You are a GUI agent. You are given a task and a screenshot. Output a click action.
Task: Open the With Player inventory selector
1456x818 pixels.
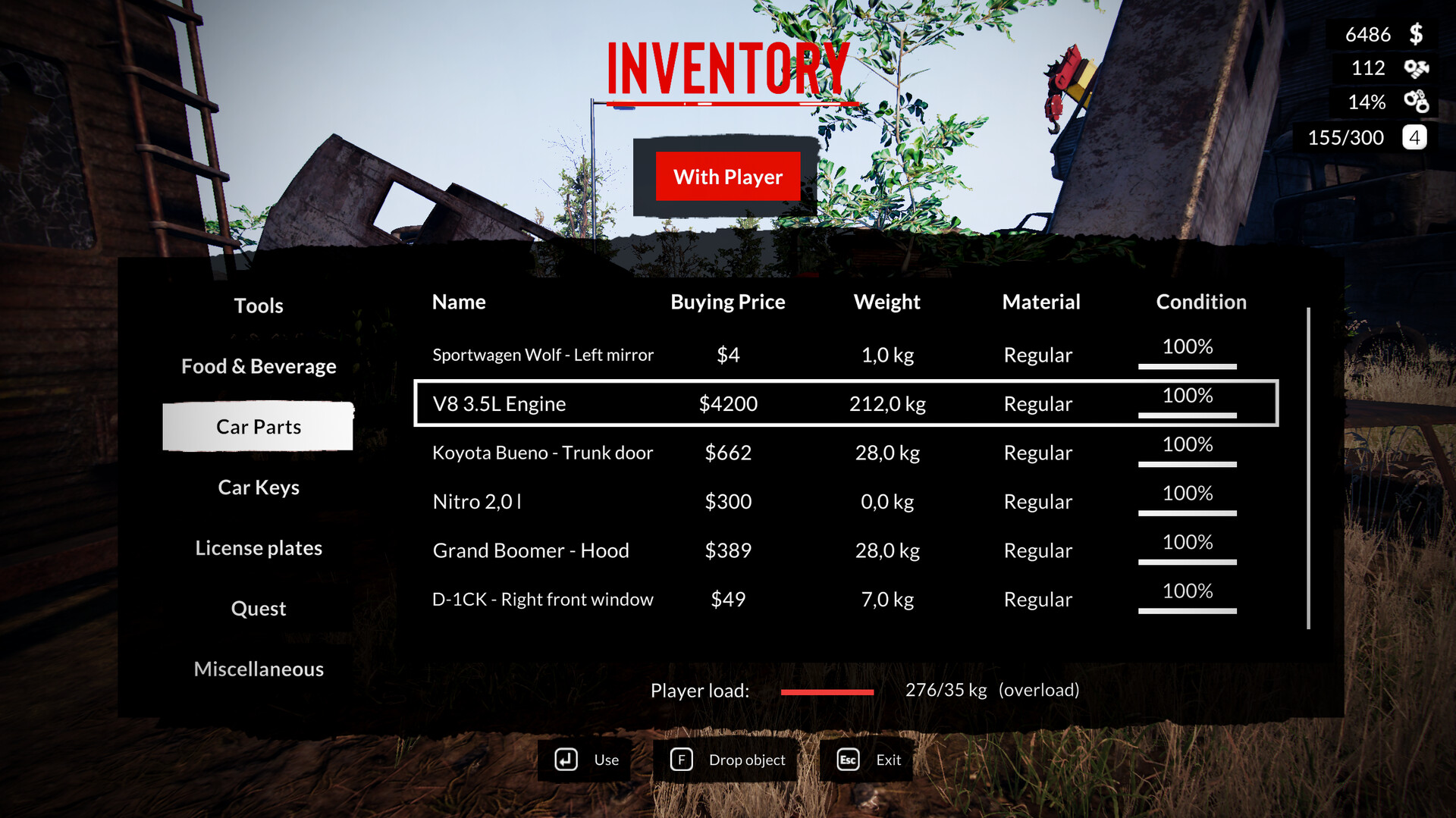coord(728,177)
